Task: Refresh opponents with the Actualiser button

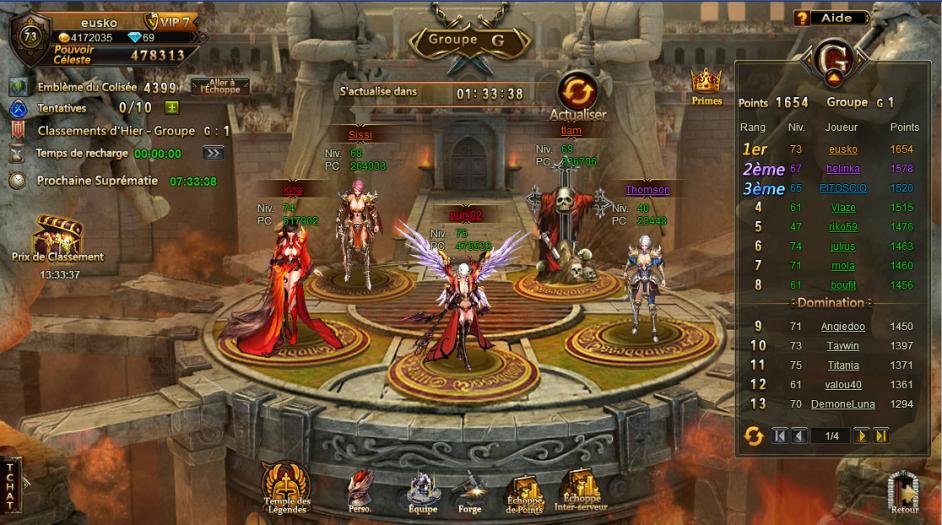Action: point(578,93)
